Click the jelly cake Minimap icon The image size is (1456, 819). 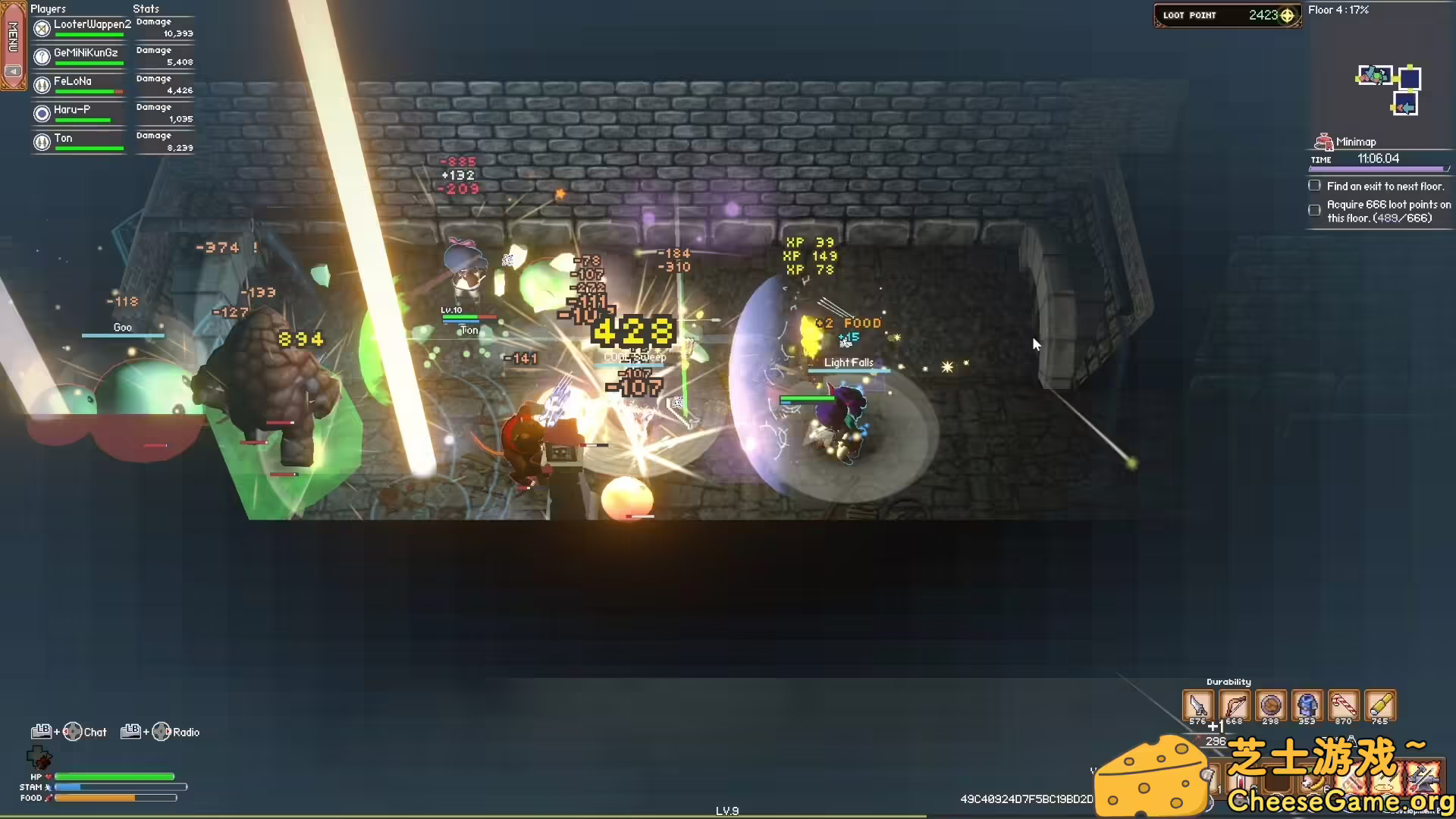click(1324, 140)
